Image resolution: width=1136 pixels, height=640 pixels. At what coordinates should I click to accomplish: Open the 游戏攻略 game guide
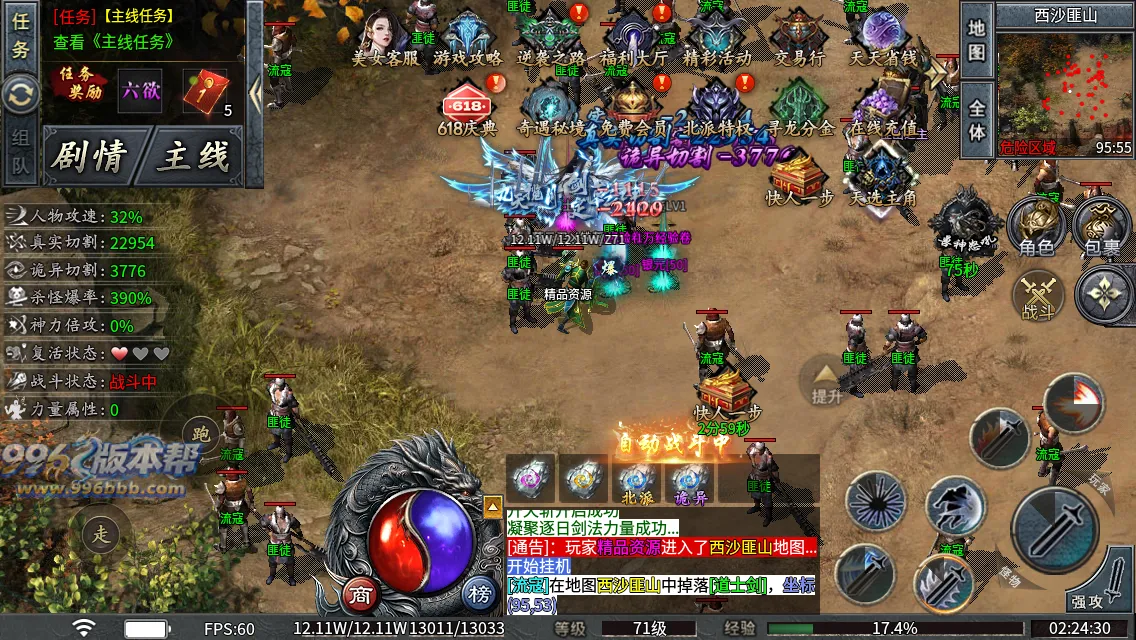pos(467,38)
